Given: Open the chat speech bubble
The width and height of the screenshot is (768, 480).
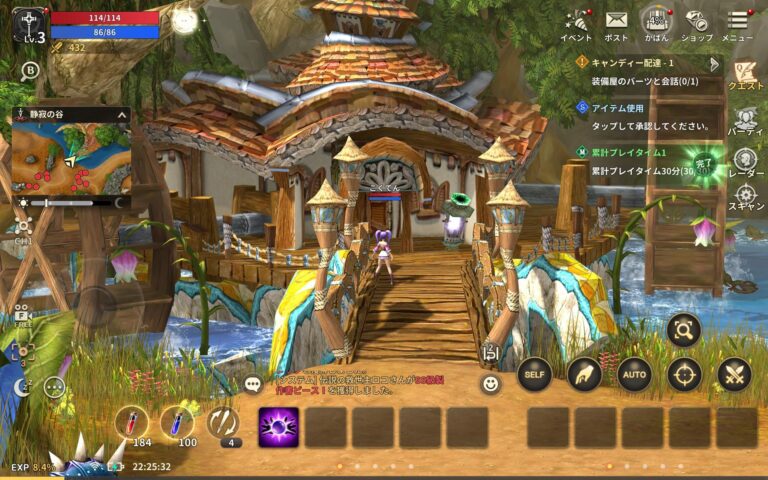Looking at the screenshot, I should coord(253,384).
